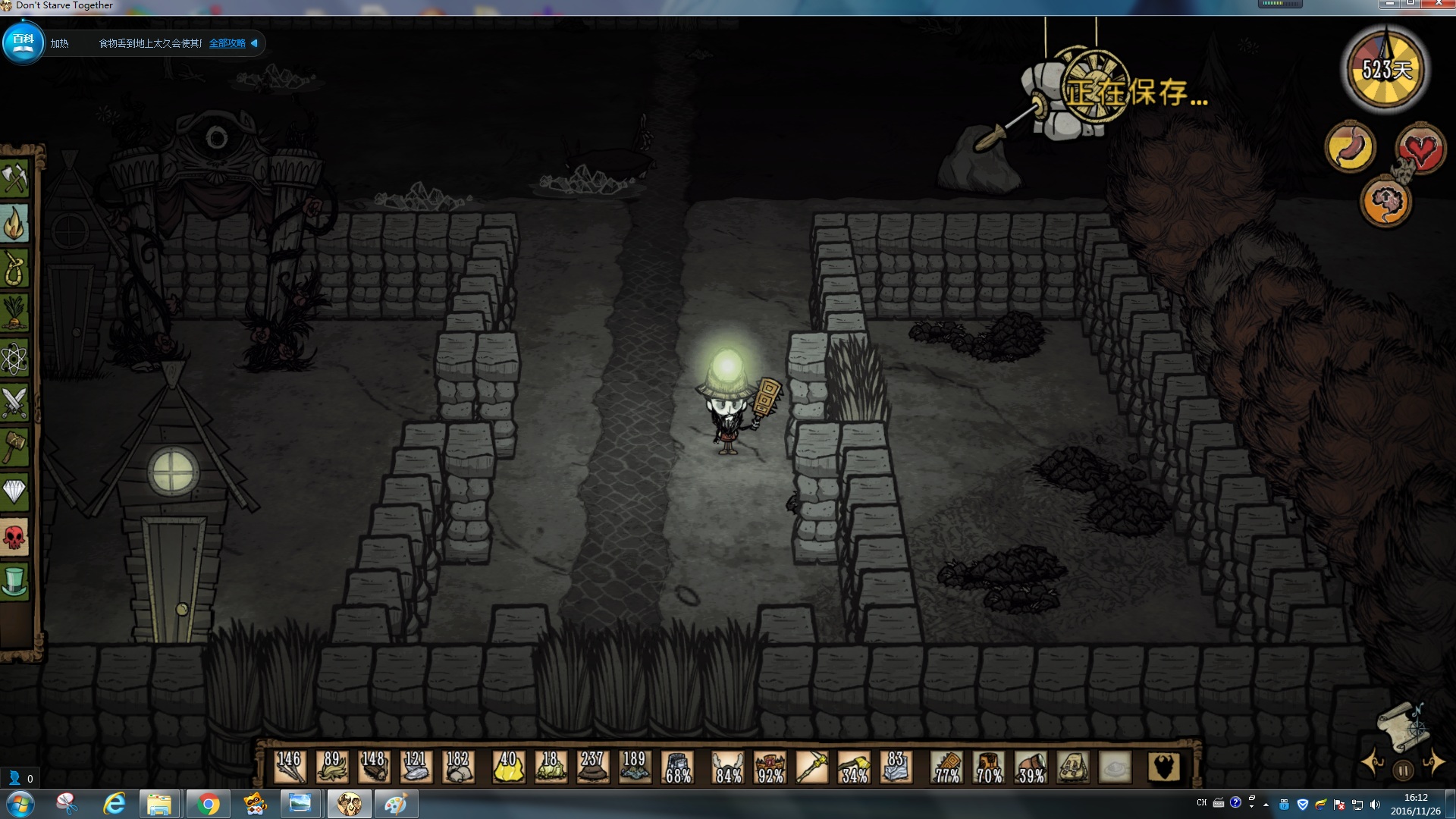Screen dimensions: 1456x819
Task: Click the pause button
Action: click(x=1403, y=770)
